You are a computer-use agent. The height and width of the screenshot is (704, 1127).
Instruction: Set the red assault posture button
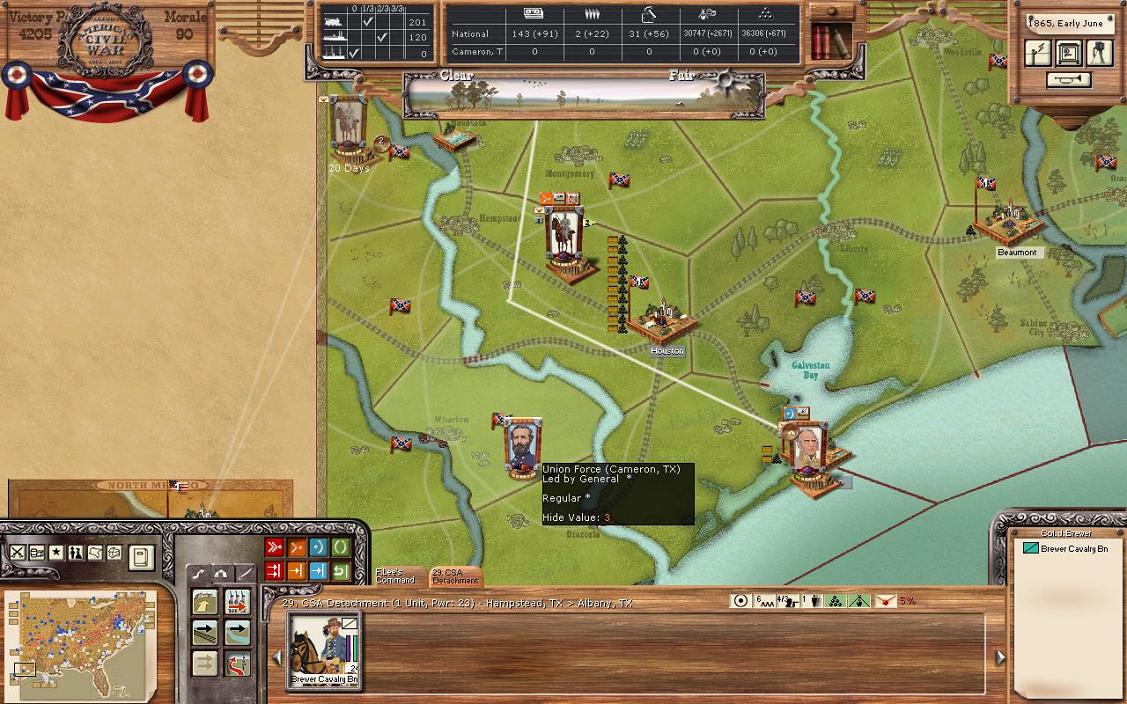[x=274, y=547]
